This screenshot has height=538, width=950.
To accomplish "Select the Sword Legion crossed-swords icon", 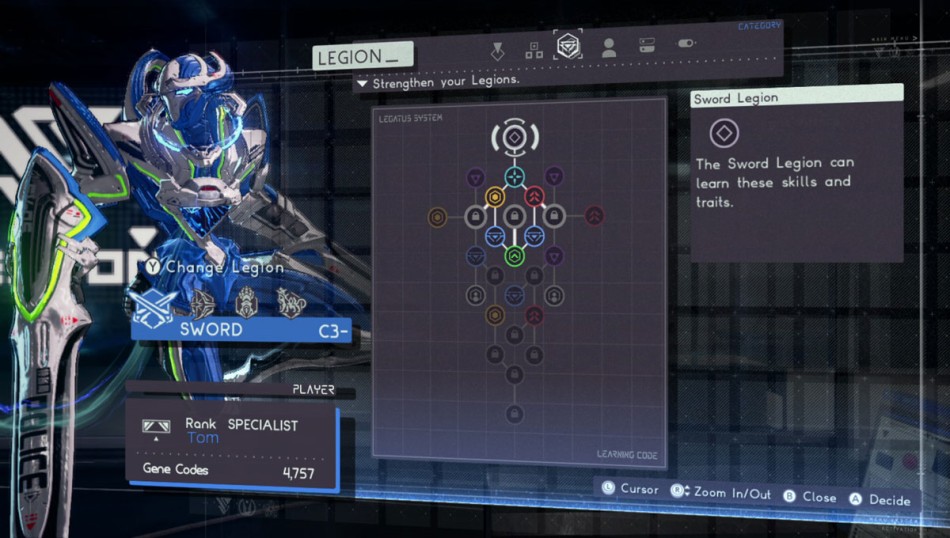I will click(x=154, y=304).
